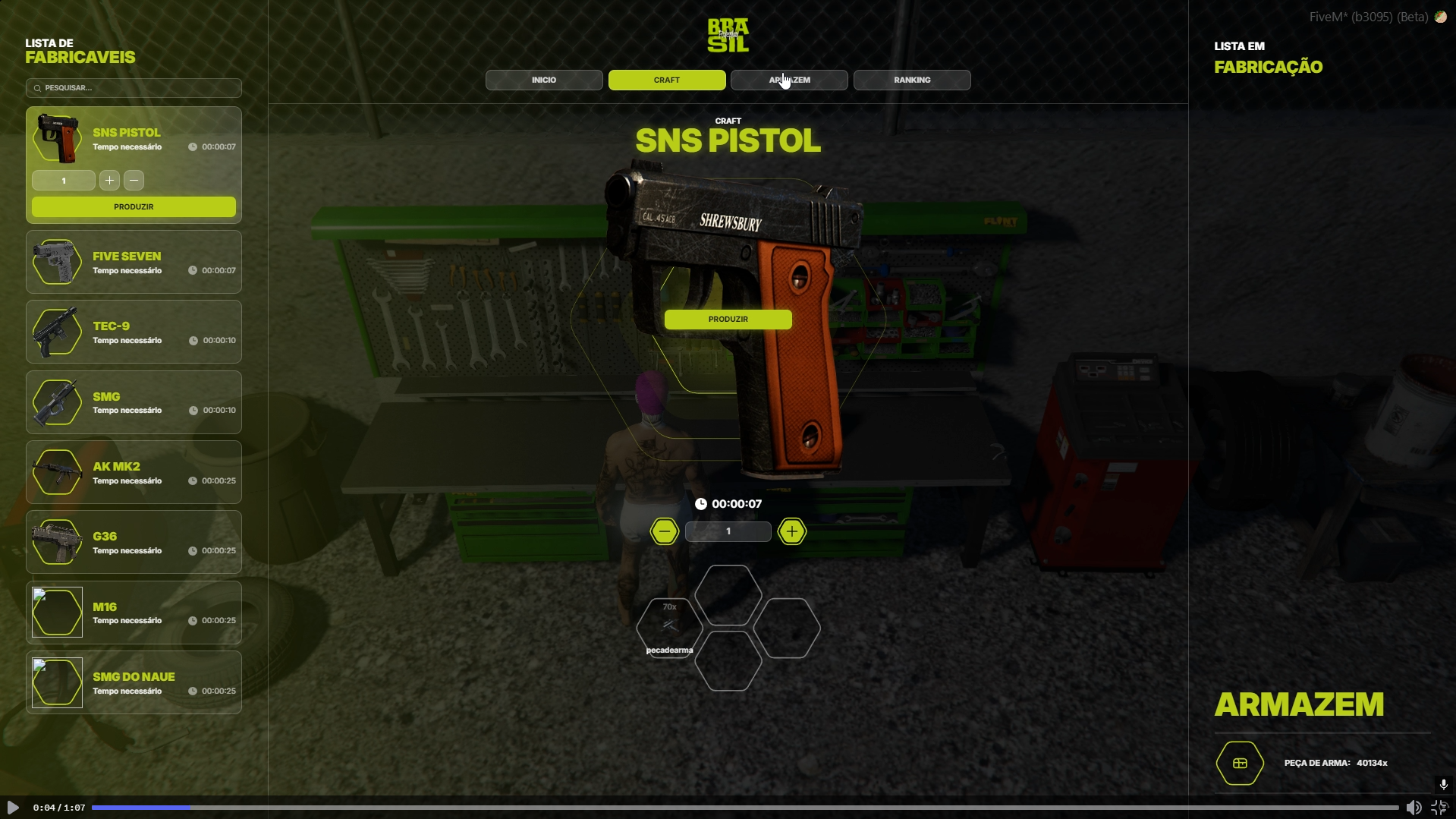
Task: Hit the PRODUZIR button over the pistol preview
Action: coord(728,320)
